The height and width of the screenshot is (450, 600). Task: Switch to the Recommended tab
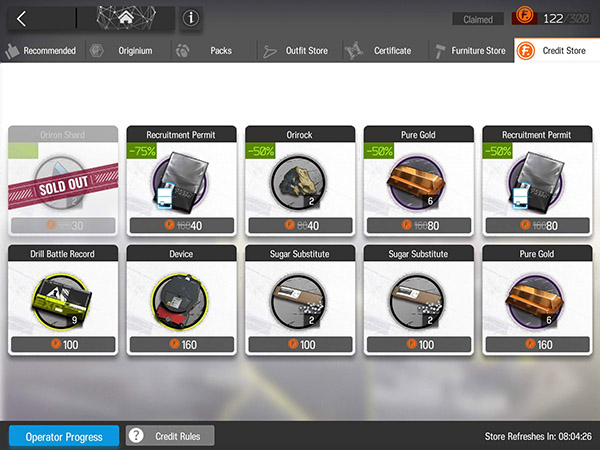(x=42, y=50)
